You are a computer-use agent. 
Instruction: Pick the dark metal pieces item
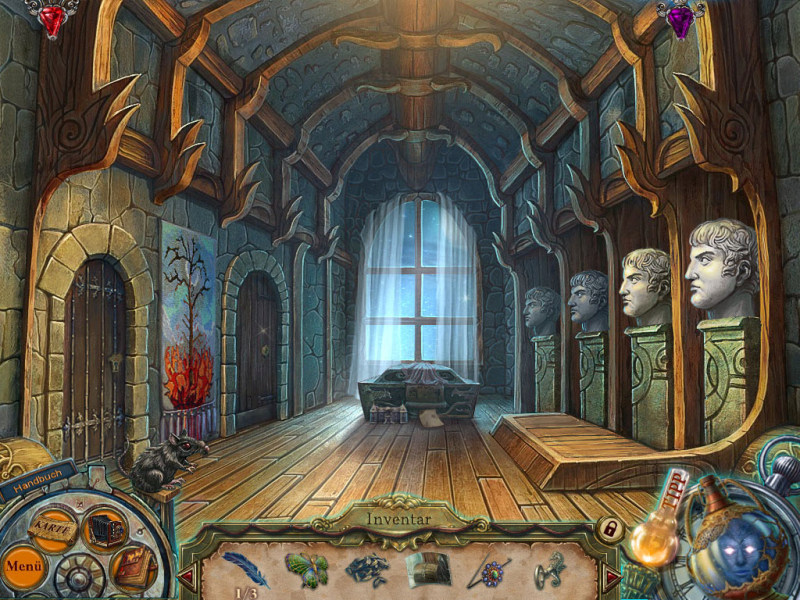point(366,570)
